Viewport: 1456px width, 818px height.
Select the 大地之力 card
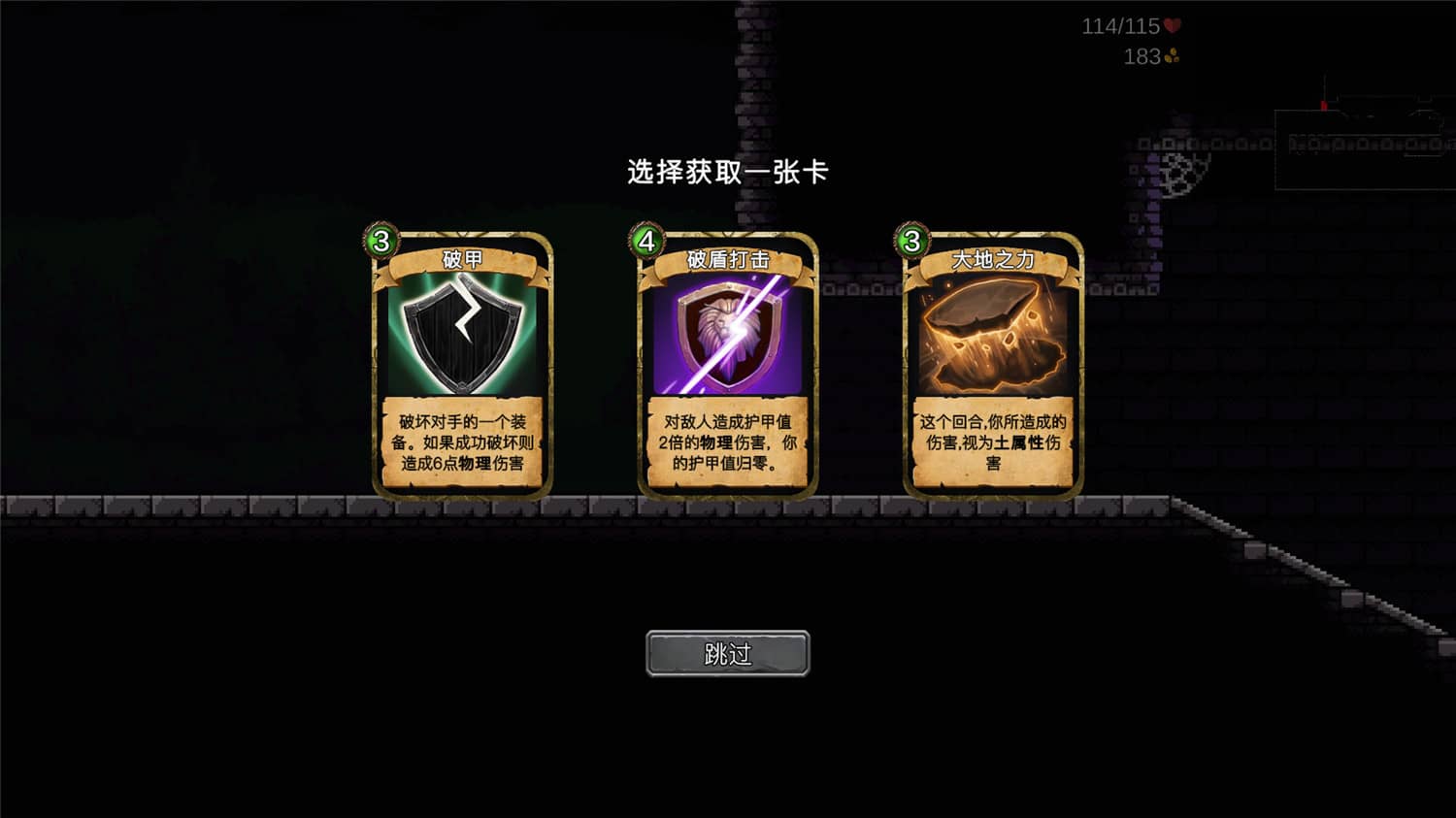pos(990,364)
